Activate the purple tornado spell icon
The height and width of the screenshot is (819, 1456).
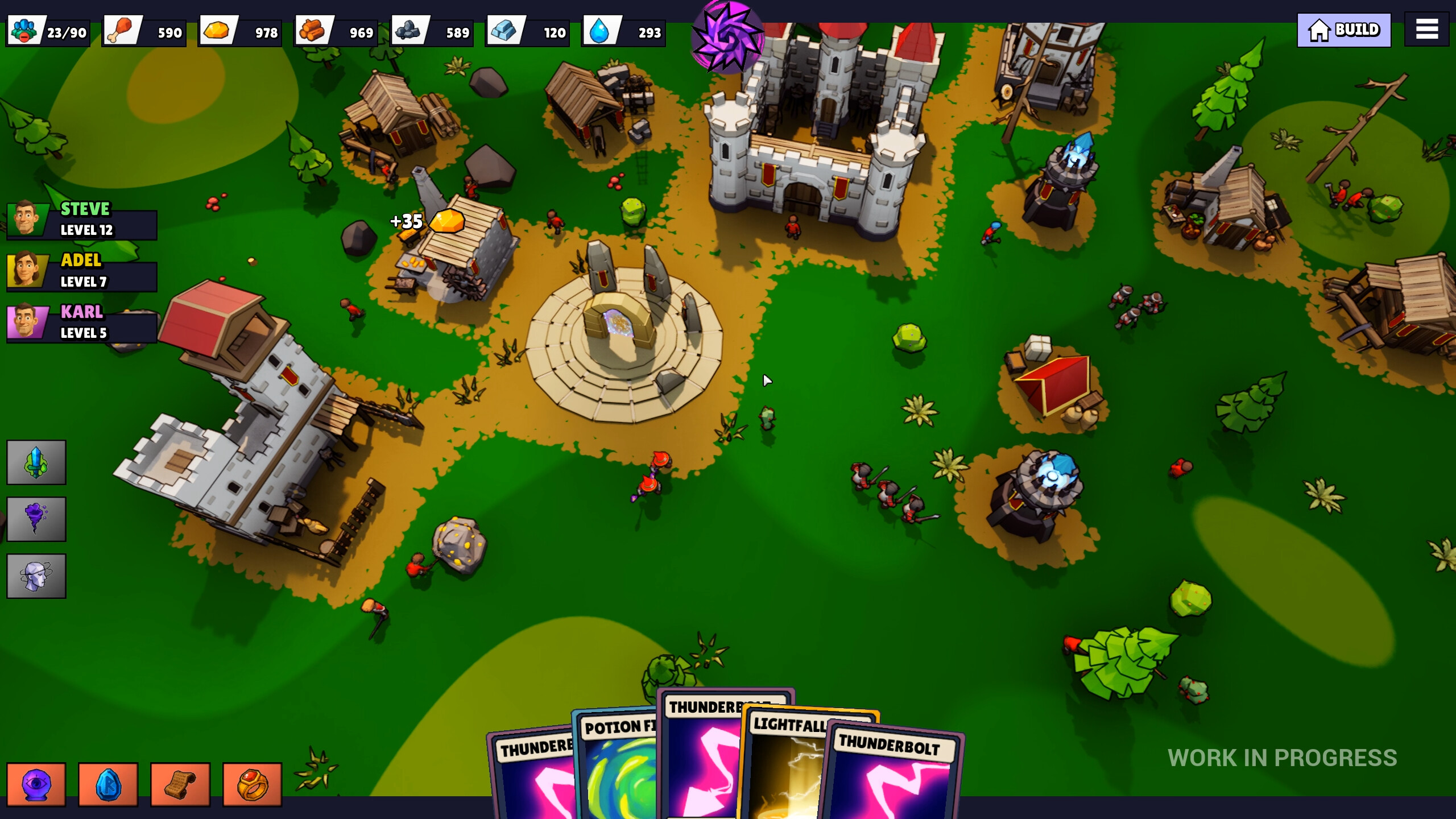click(36, 519)
